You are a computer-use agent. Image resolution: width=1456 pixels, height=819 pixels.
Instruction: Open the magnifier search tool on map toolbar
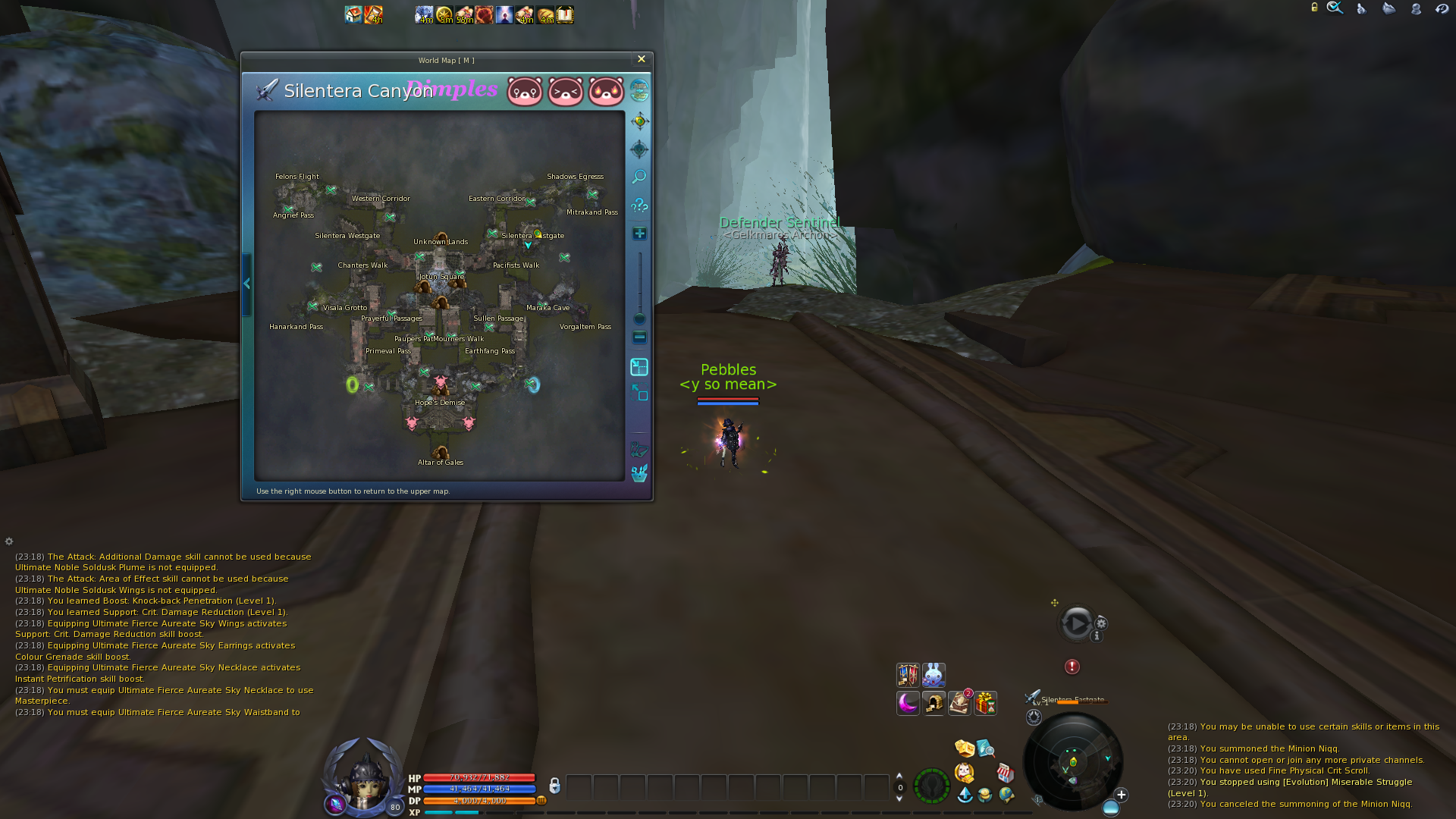639,176
